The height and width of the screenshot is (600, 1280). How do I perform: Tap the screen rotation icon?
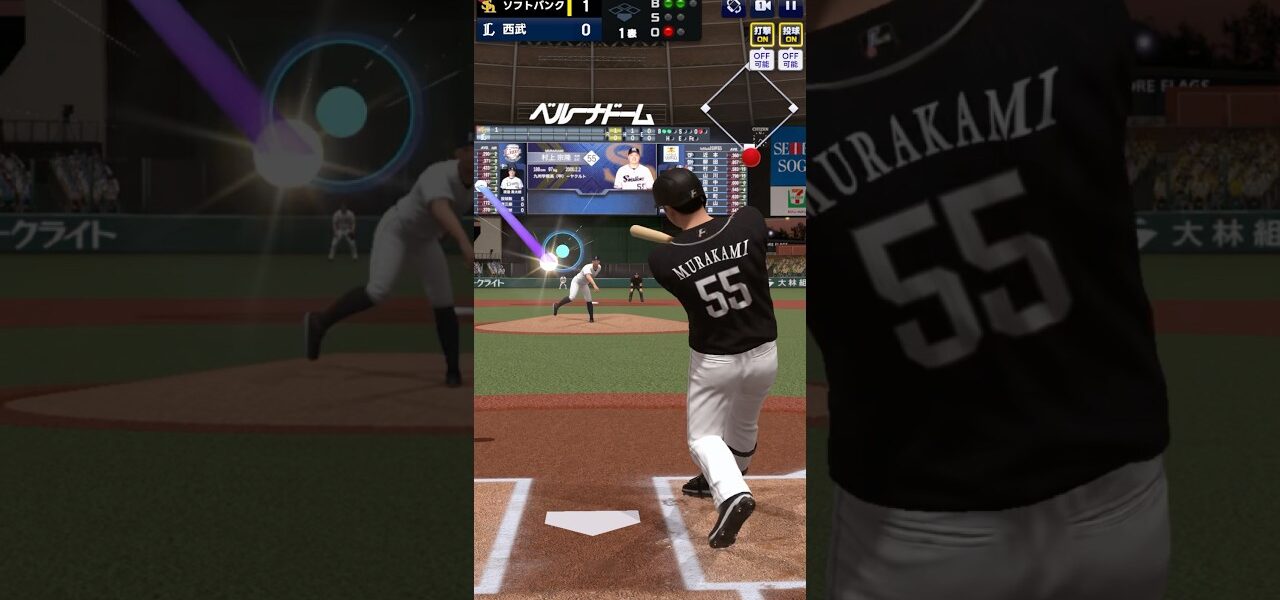[733, 7]
